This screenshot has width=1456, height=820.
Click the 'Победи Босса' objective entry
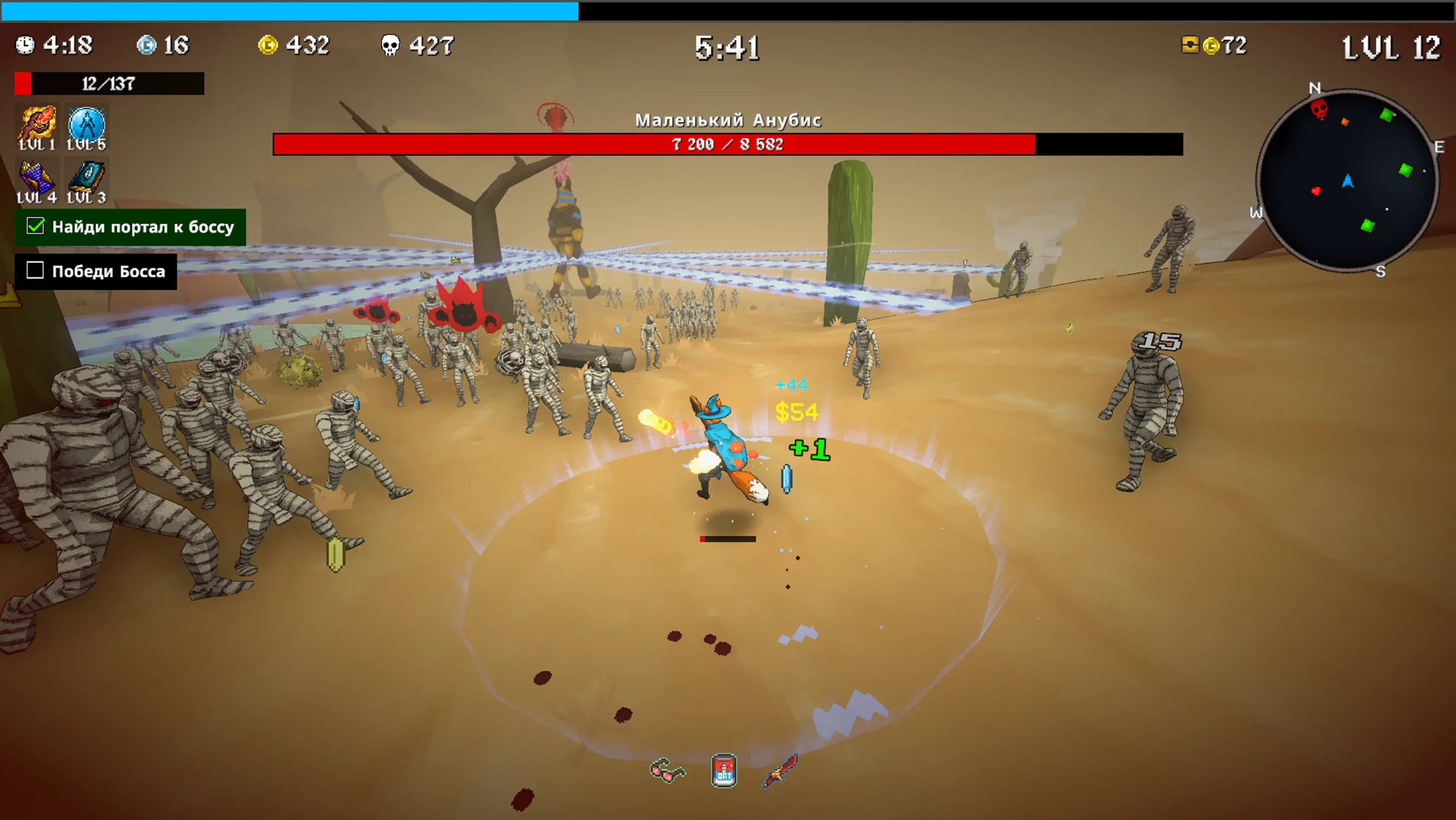point(96,271)
